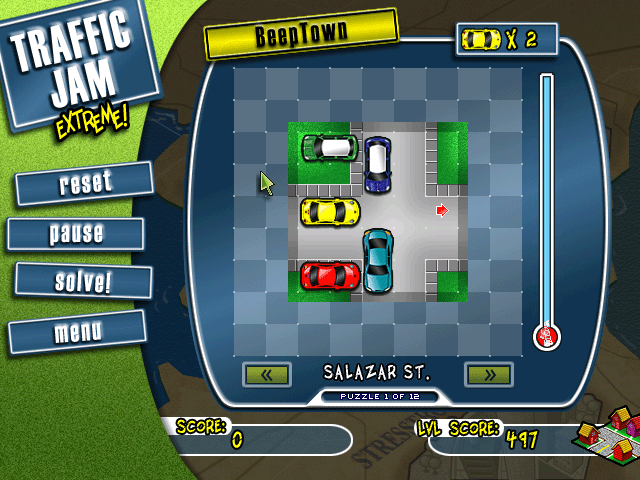This screenshot has width=640, height=480.
Task: Select the green car on the board
Action: click(x=330, y=148)
